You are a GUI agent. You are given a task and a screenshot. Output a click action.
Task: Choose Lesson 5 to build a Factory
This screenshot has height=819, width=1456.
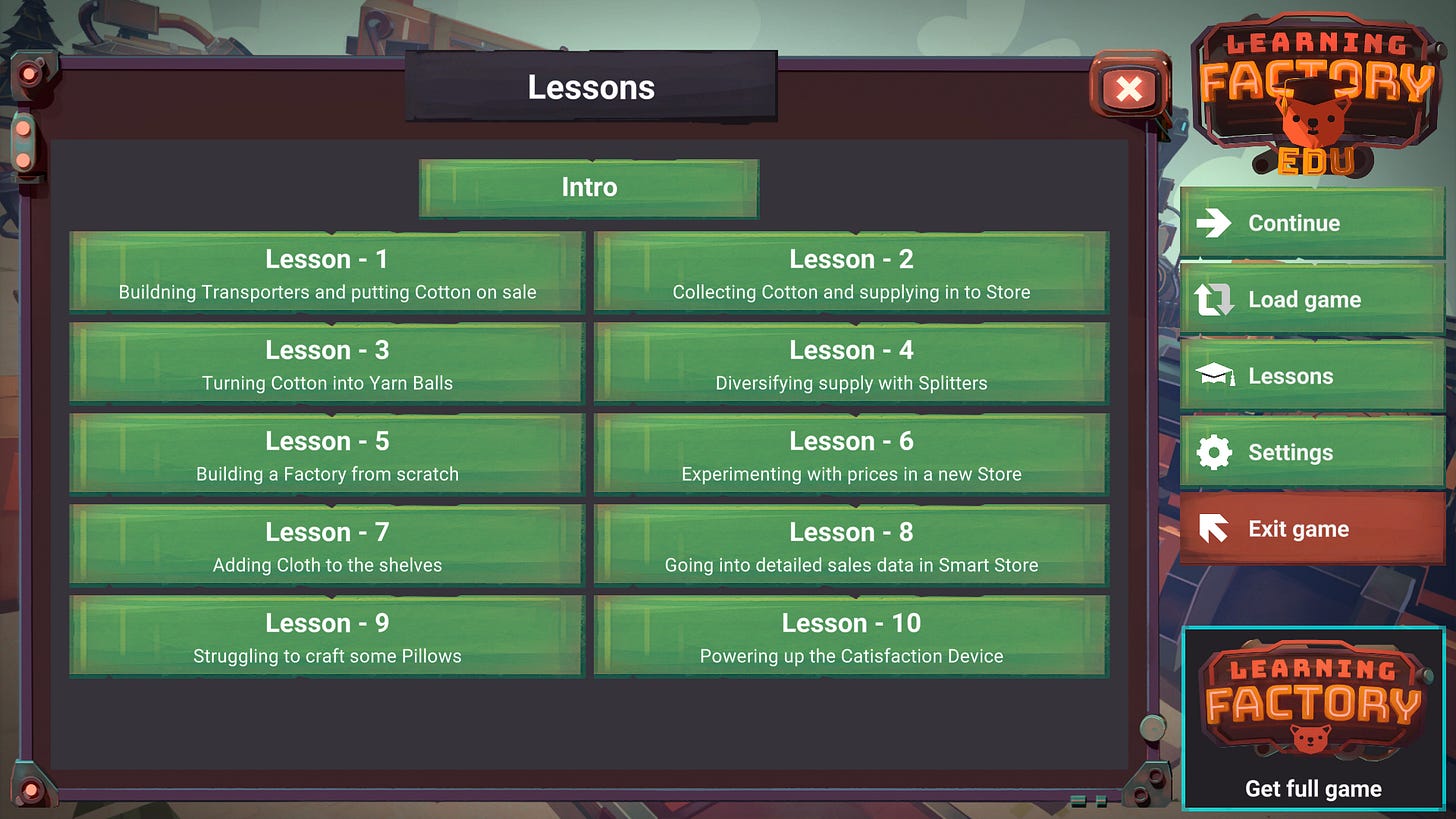point(326,453)
